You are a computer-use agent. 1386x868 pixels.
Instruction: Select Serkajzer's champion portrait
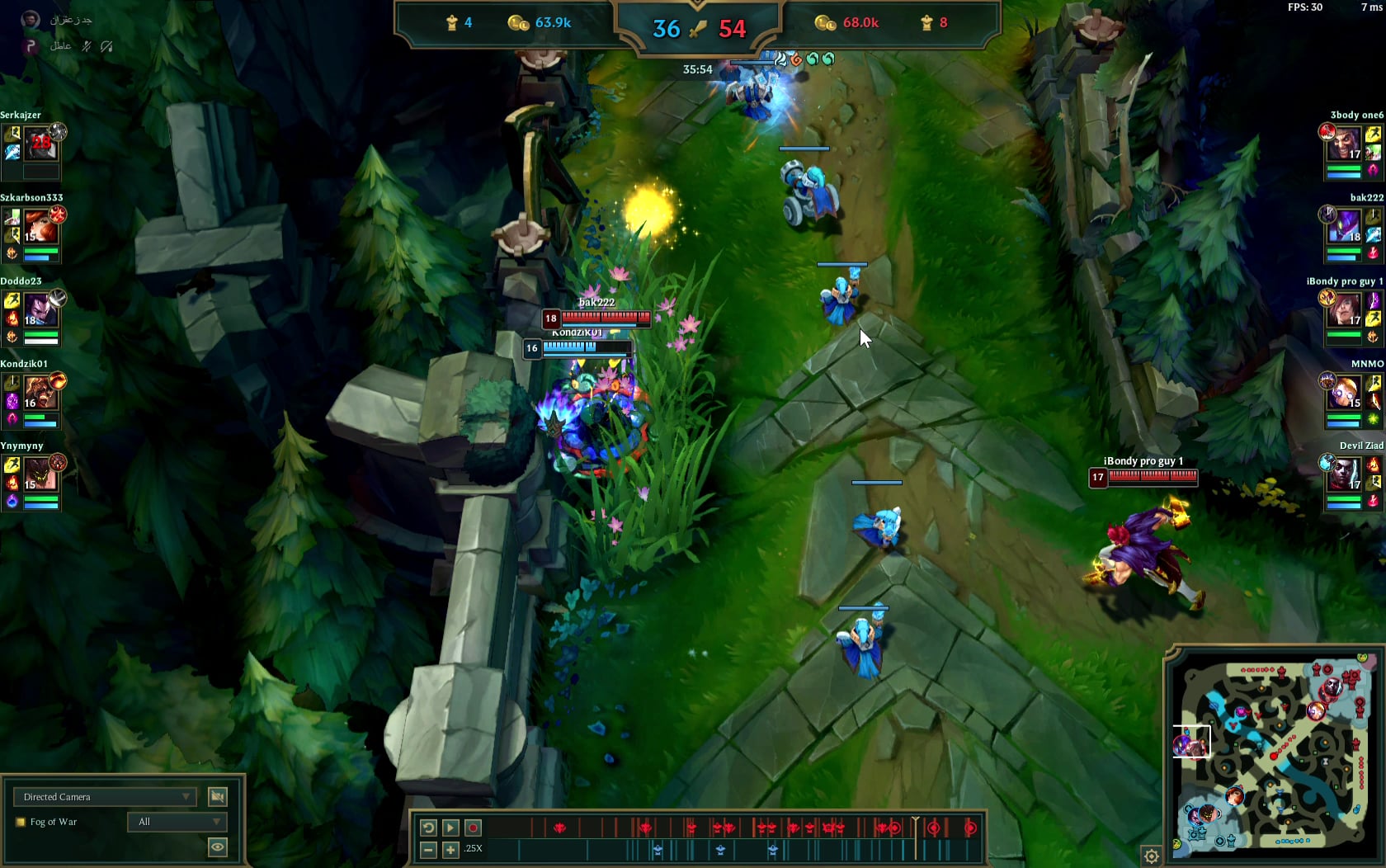pyautogui.click(x=40, y=145)
